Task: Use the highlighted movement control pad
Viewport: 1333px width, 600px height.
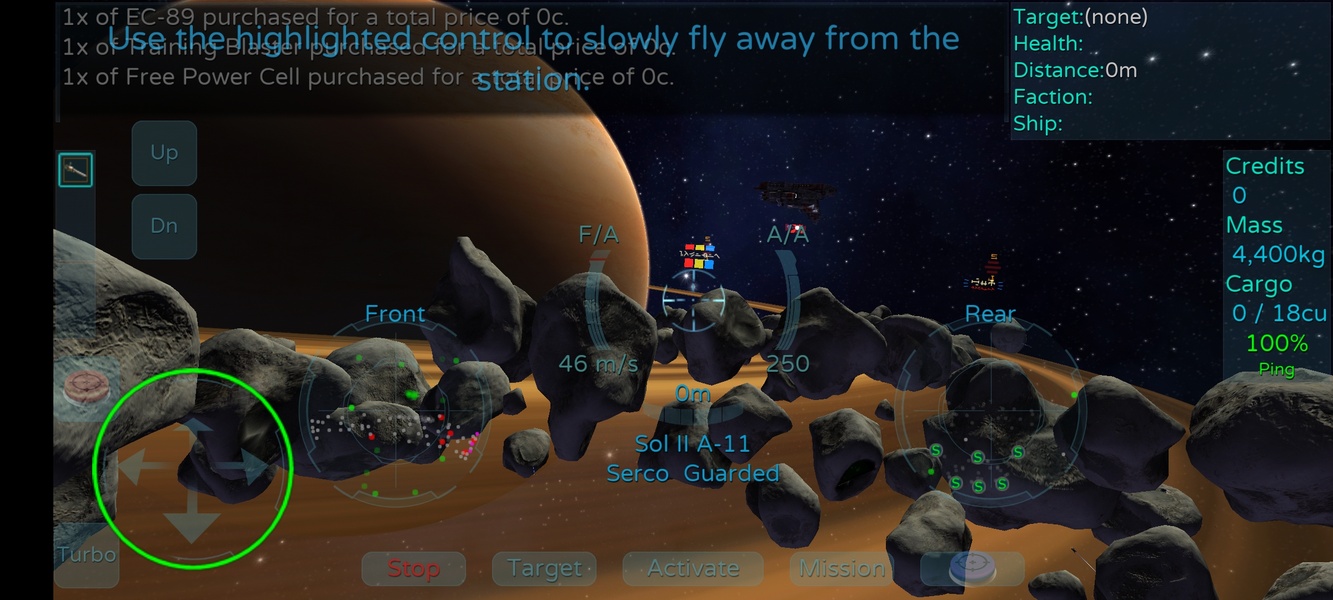Action: 192,469
